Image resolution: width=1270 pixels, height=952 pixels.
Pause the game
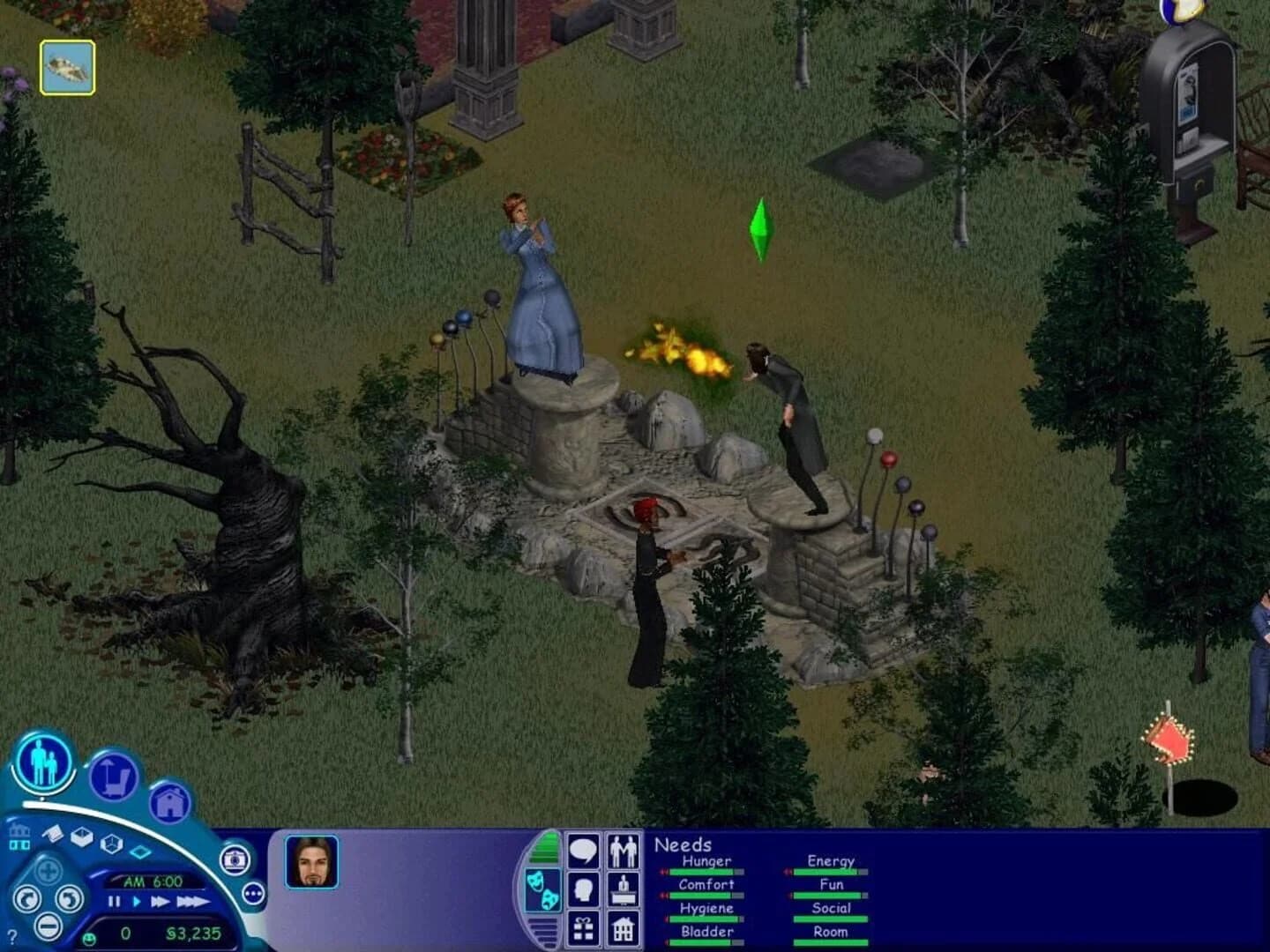pos(113,901)
